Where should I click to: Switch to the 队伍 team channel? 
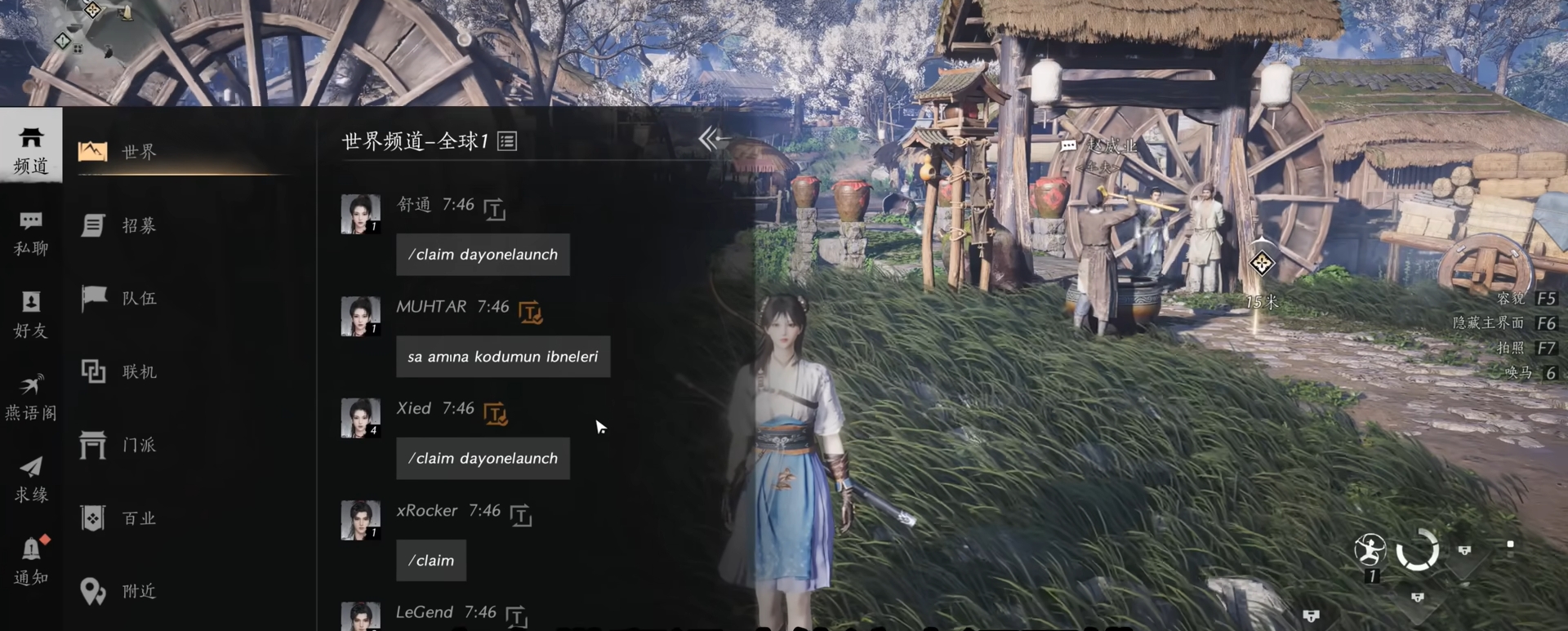coord(137,299)
